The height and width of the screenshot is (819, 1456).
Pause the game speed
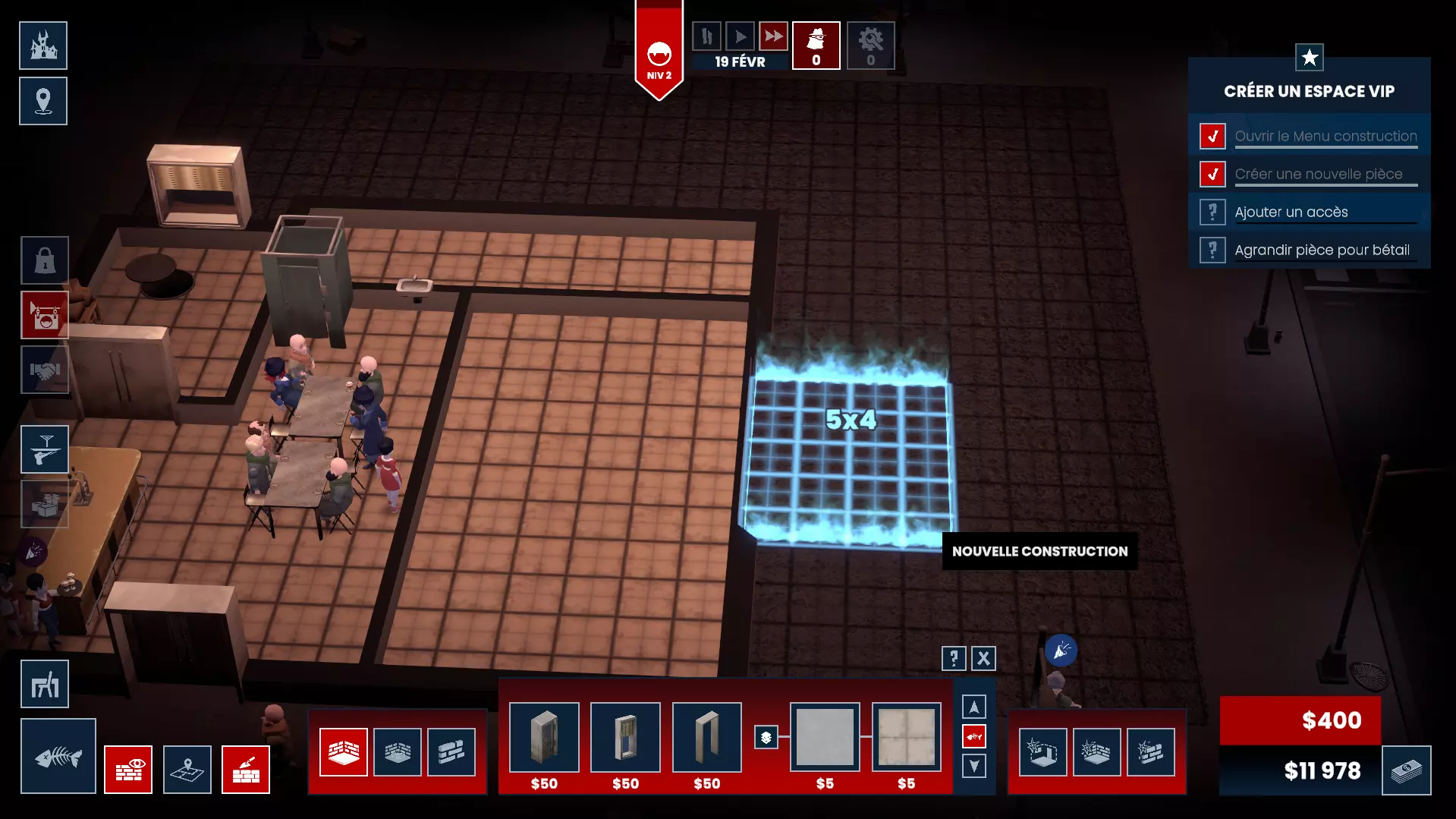coord(706,36)
